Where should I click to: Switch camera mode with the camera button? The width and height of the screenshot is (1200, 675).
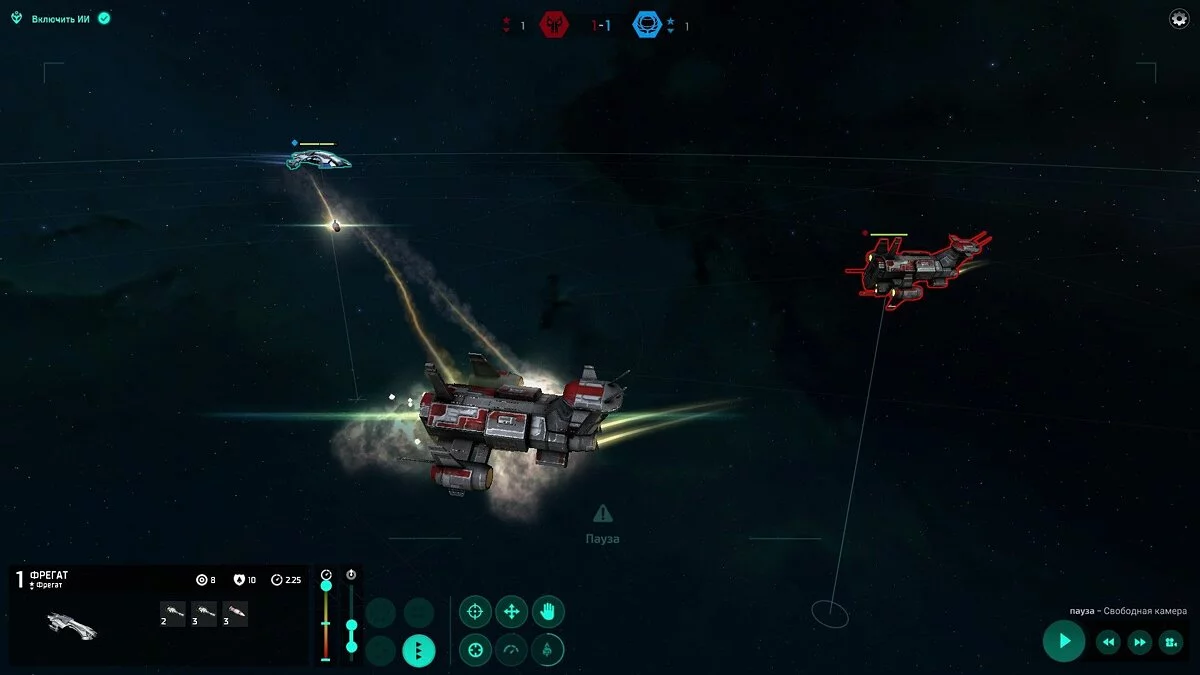click(x=1171, y=642)
